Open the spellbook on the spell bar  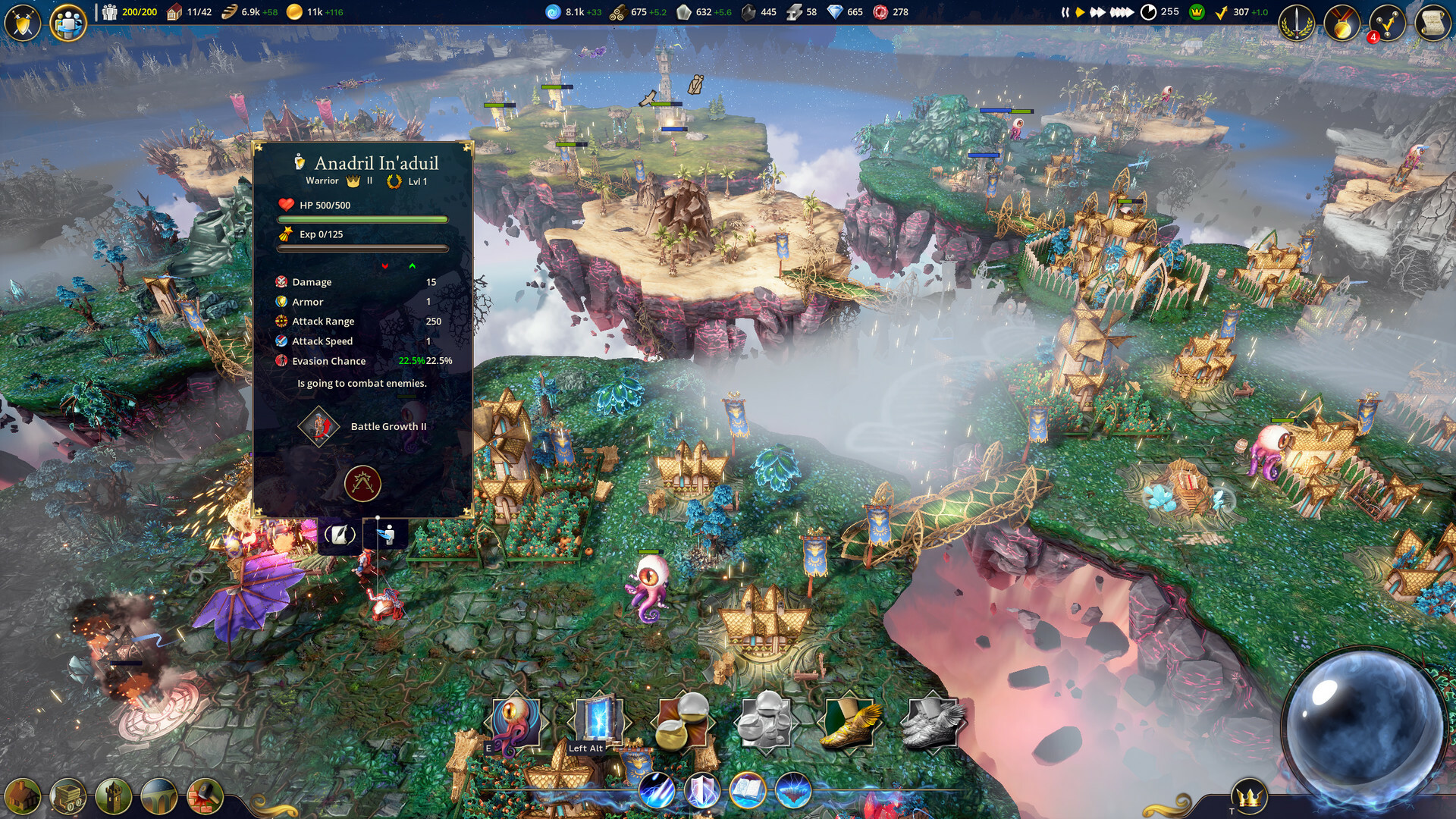coord(747,791)
